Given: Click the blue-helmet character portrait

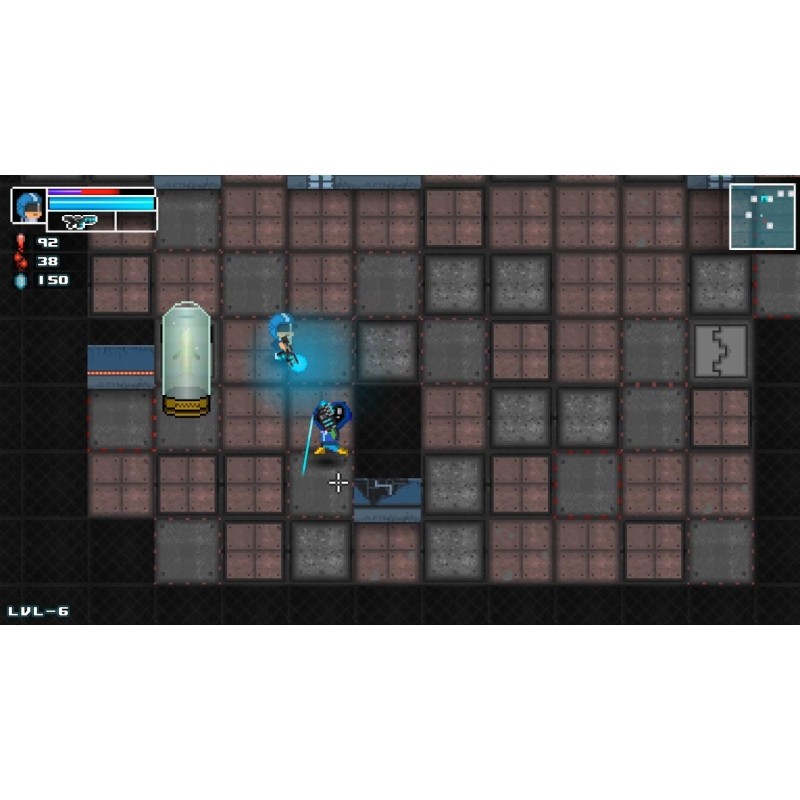Looking at the screenshot, I should click(x=28, y=205).
